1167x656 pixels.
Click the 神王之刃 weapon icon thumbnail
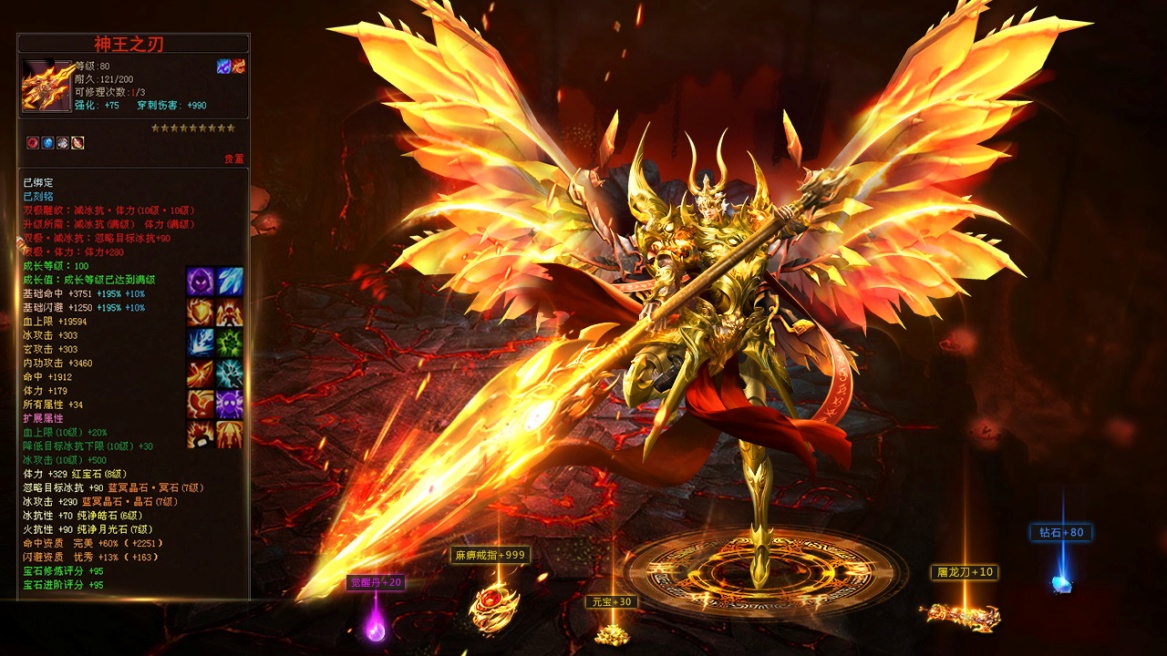[46, 86]
